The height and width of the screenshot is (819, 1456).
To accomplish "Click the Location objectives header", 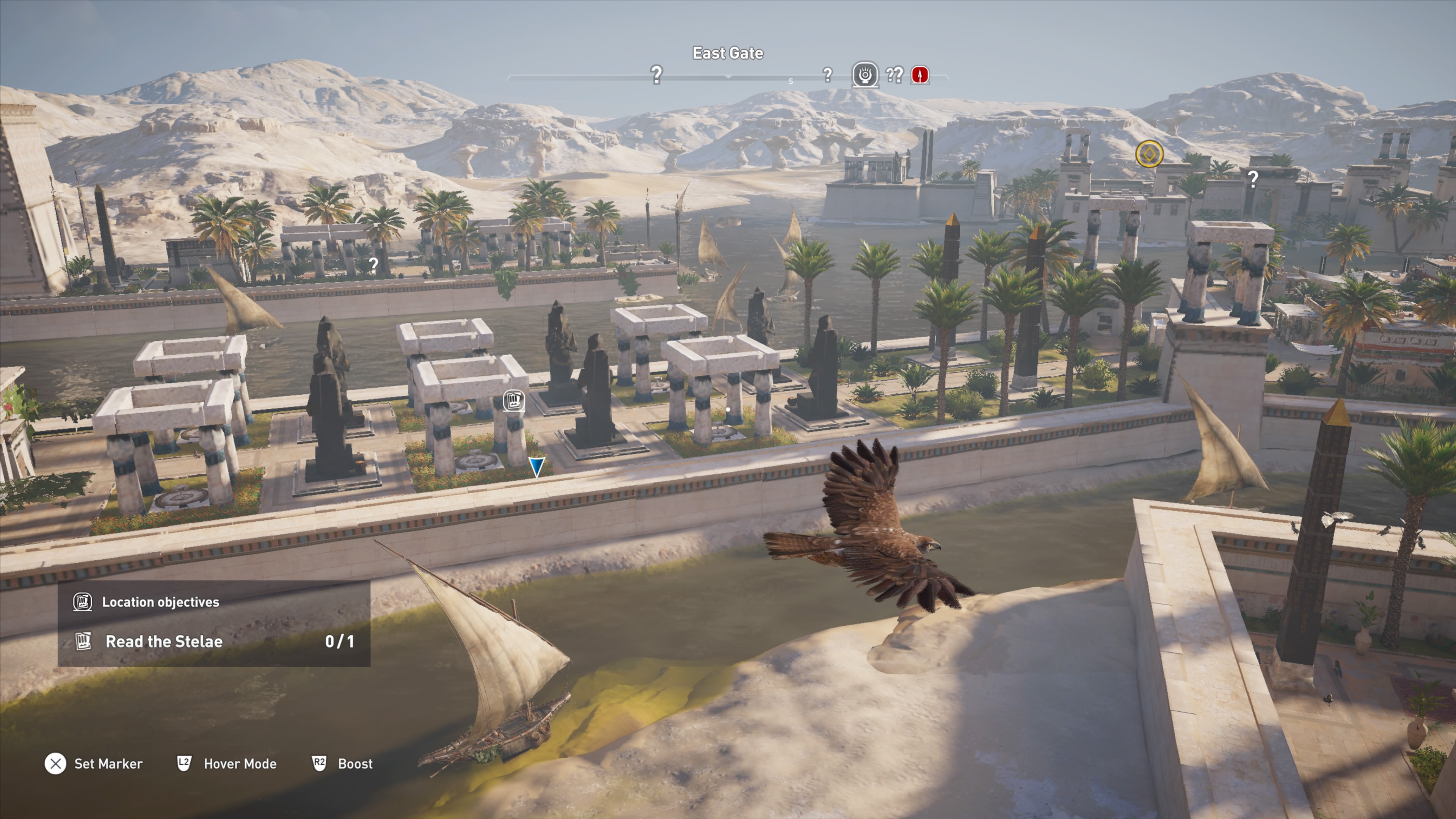I will [x=160, y=602].
